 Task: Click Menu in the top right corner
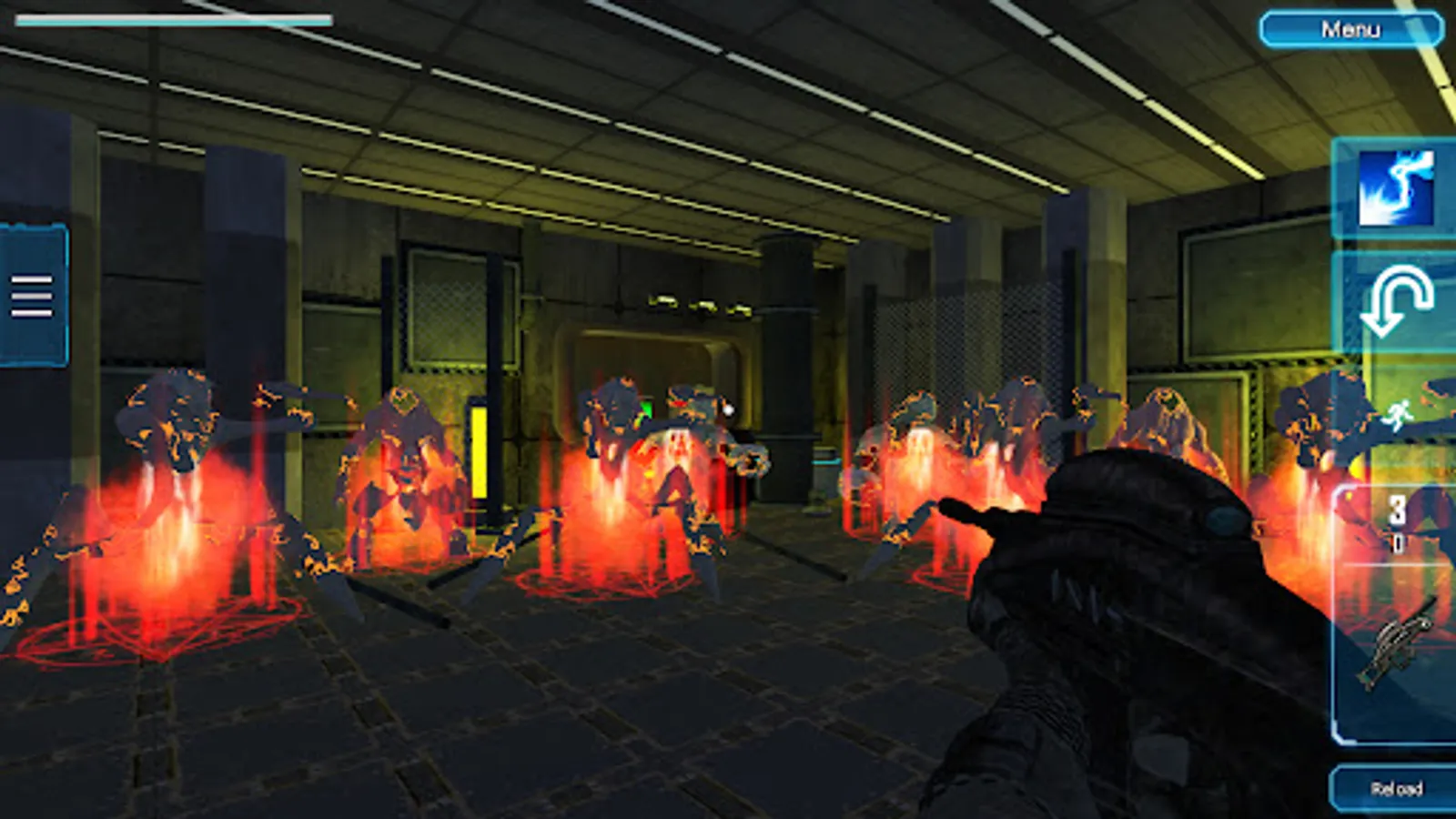click(1352, 29)
